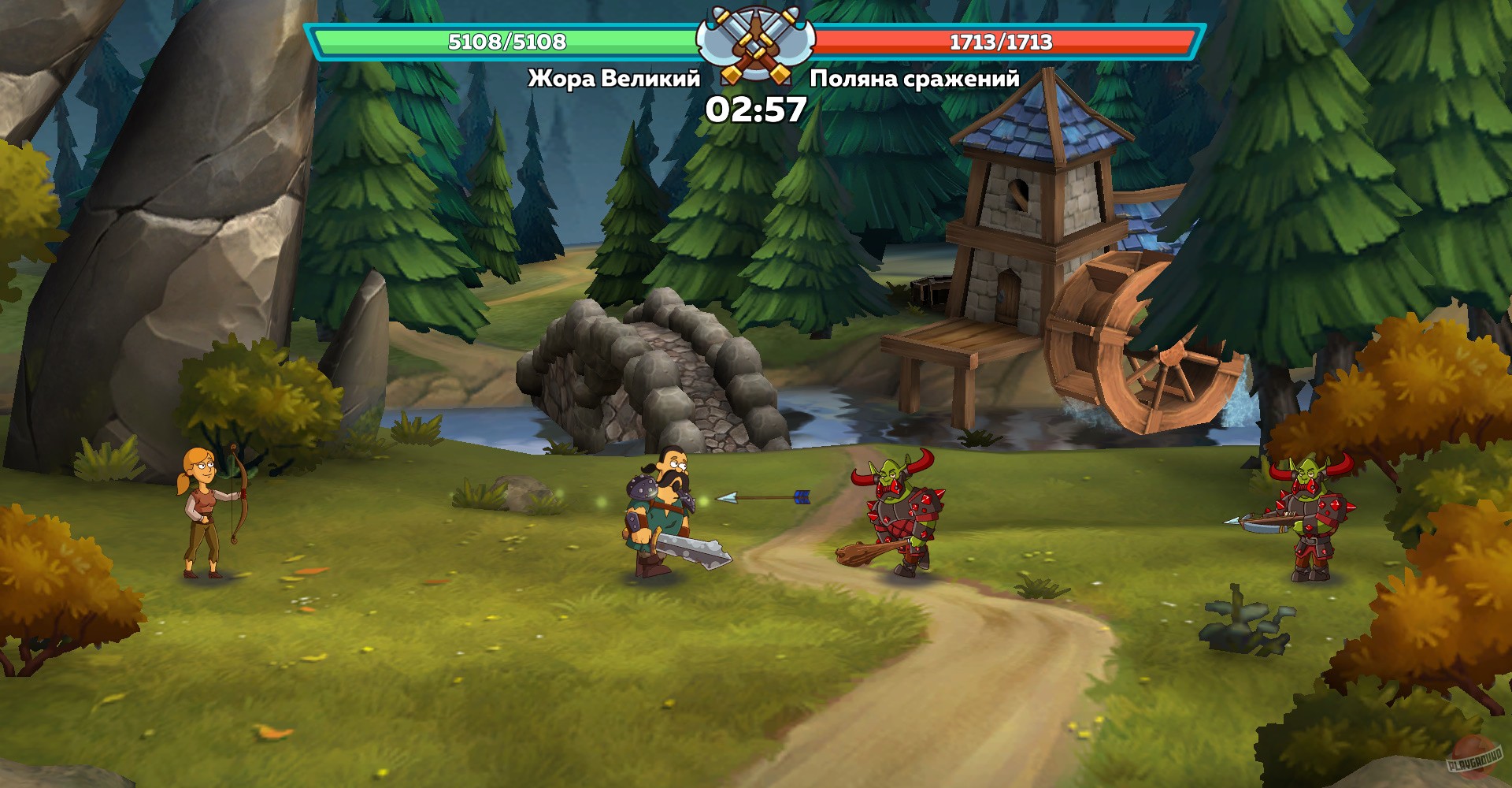Click the Жора Великий name label
Screen dimensions: 1512x788
614,78
